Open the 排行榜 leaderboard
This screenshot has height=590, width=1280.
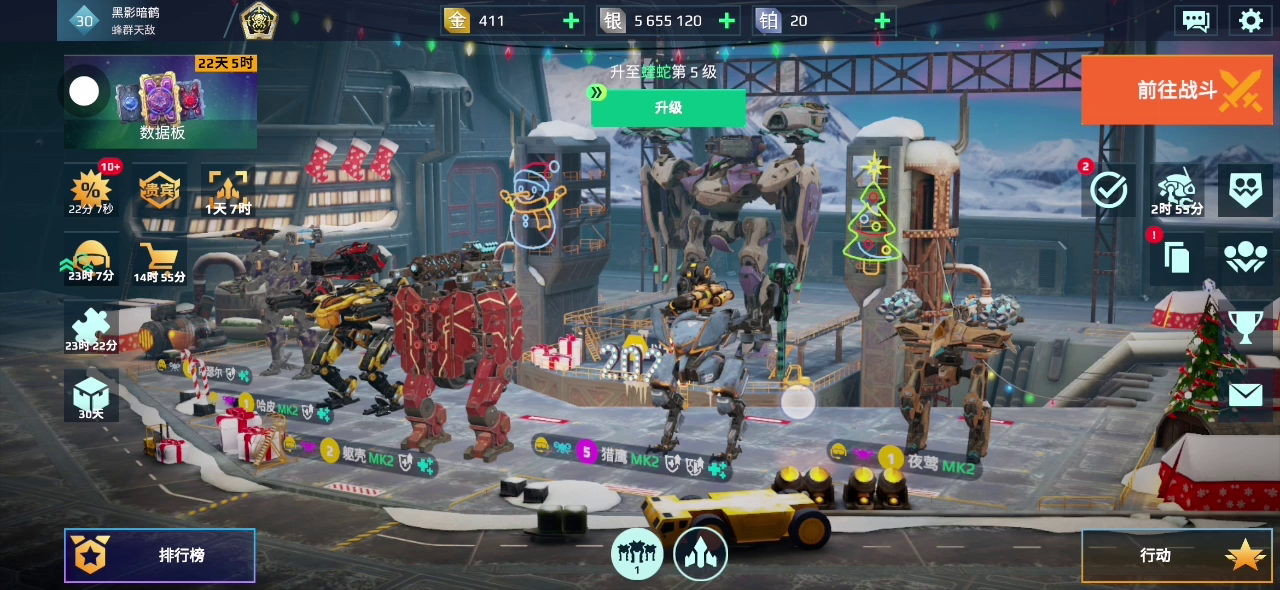[x=160, y=555]
